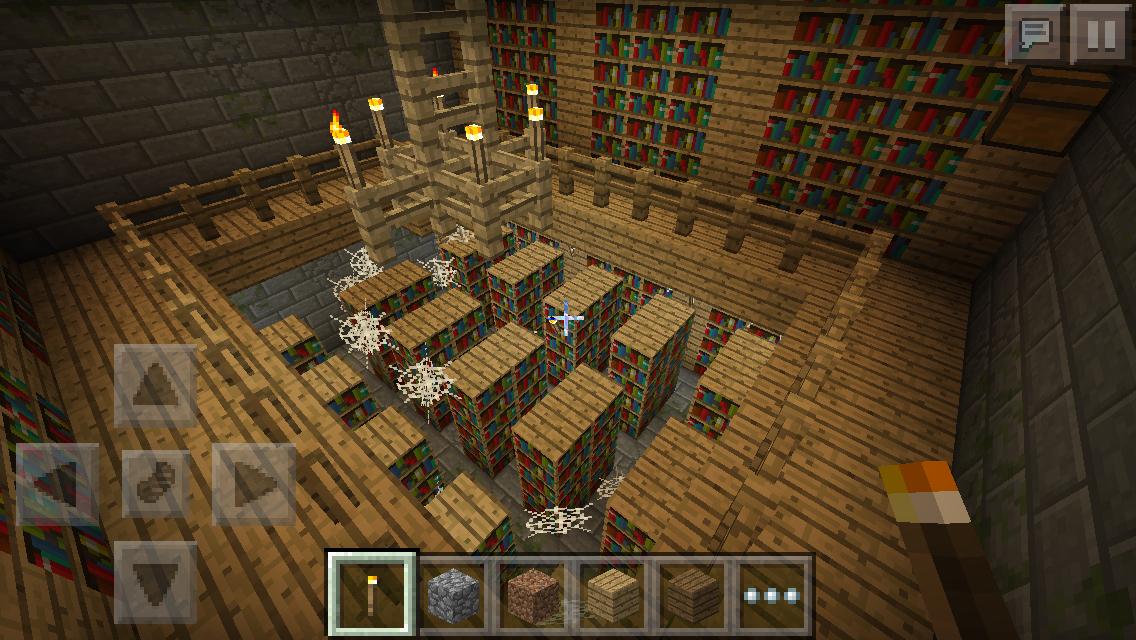The height and width of the screenshot is (640, 1136).
Task: Pick the light wooden planks slot
Action: 611,594
